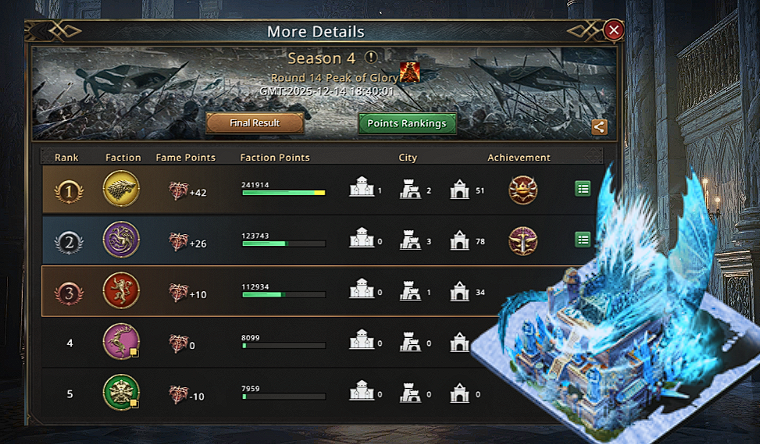Screen dimensions: 760x444
Task: Click the Peak of Glory round icon
Action: click(409, 72)
